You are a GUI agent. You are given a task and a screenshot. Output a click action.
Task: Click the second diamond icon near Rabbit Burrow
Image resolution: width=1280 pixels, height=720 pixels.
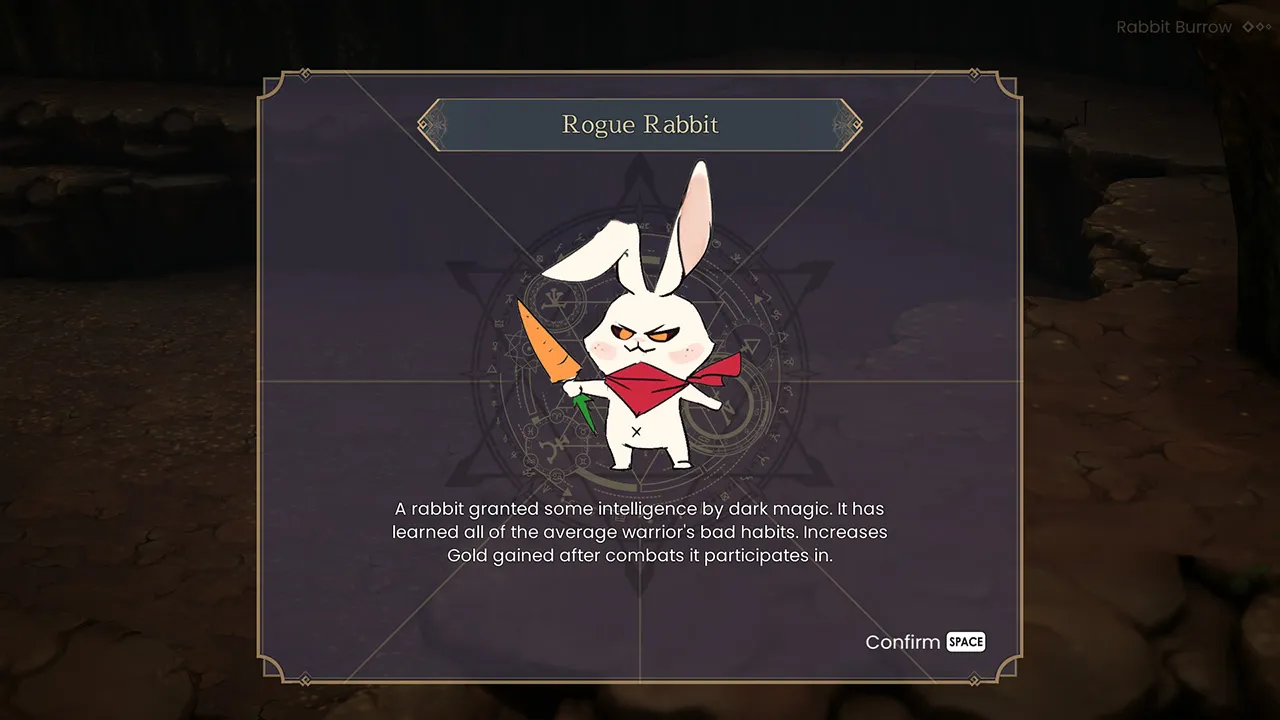[1260, 27]
